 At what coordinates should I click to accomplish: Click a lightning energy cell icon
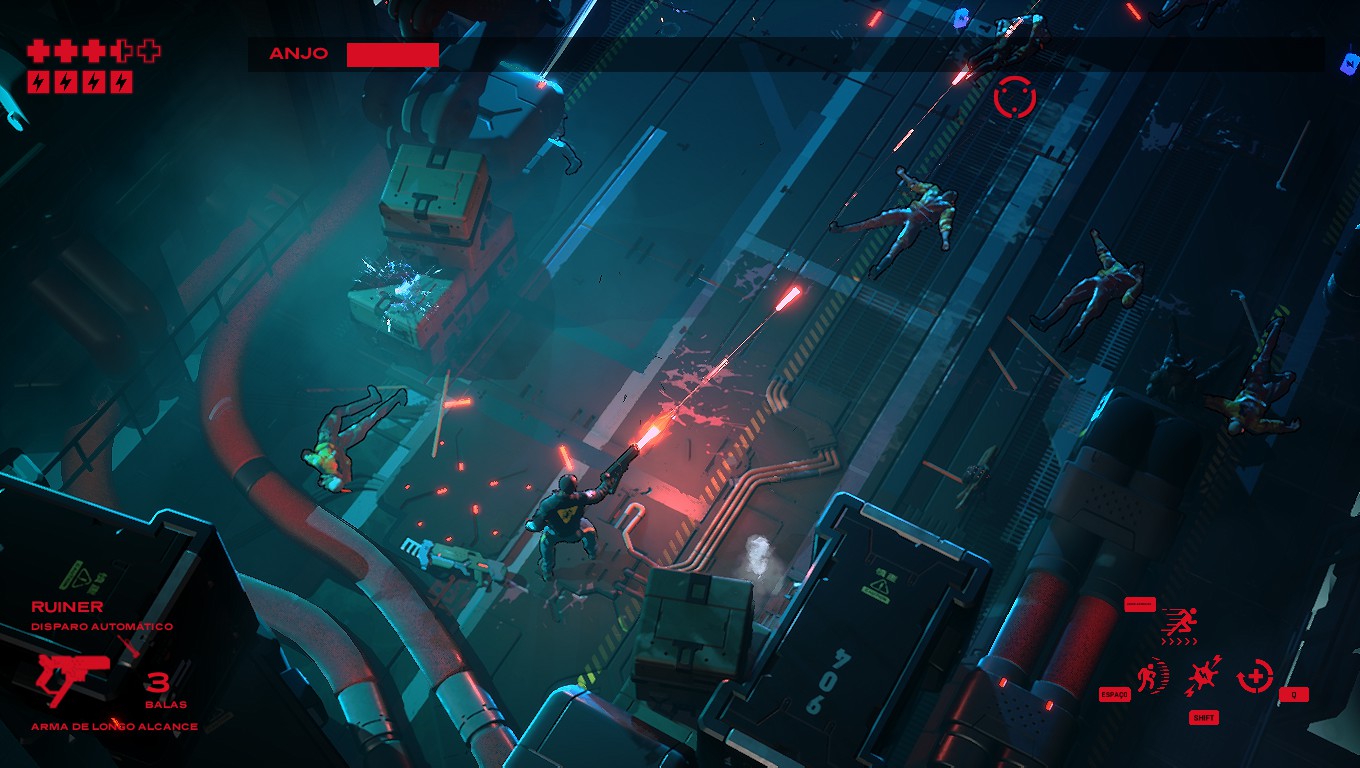click(x=38, y=82)
